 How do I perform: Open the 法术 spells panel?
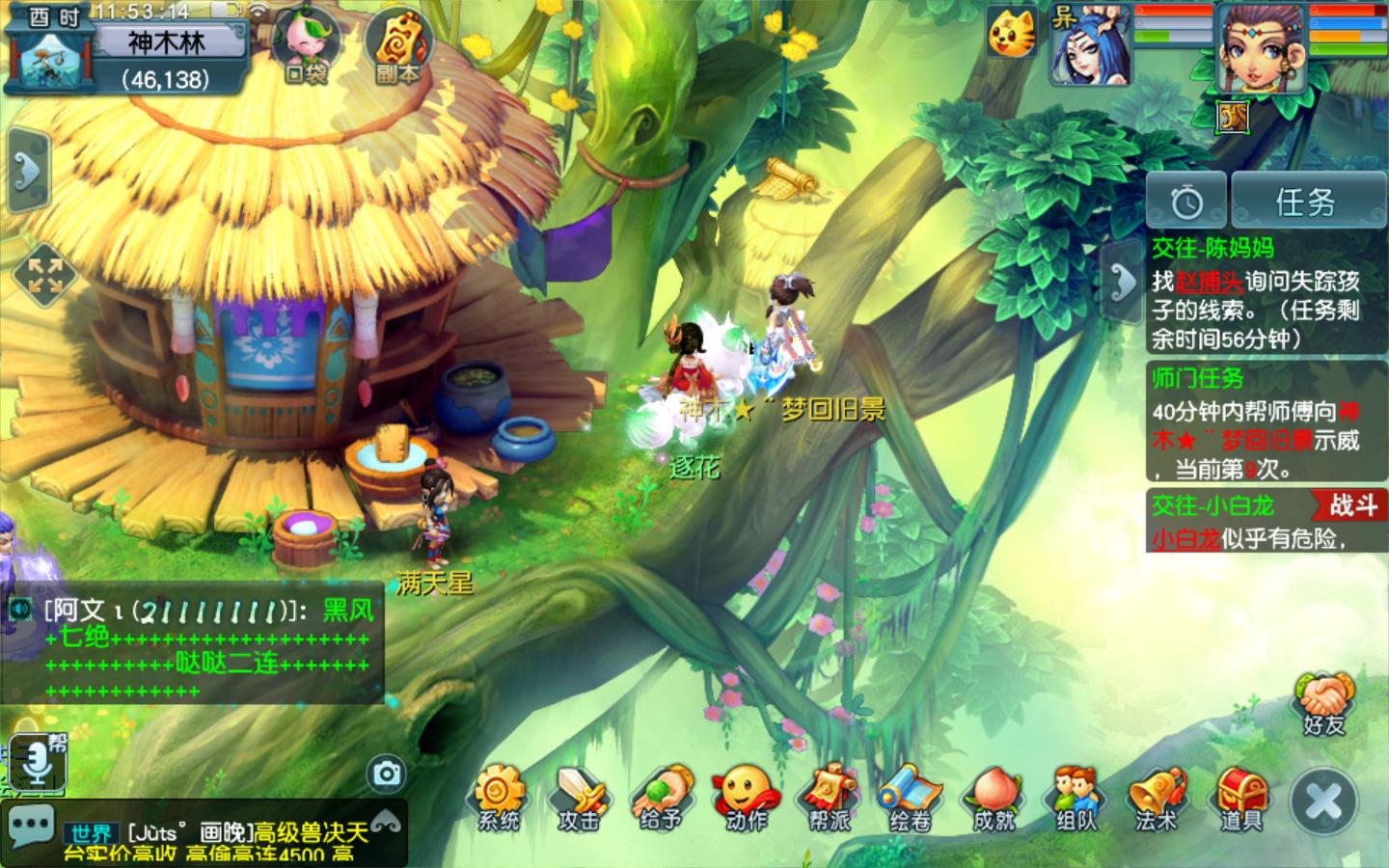[1157, 799]
